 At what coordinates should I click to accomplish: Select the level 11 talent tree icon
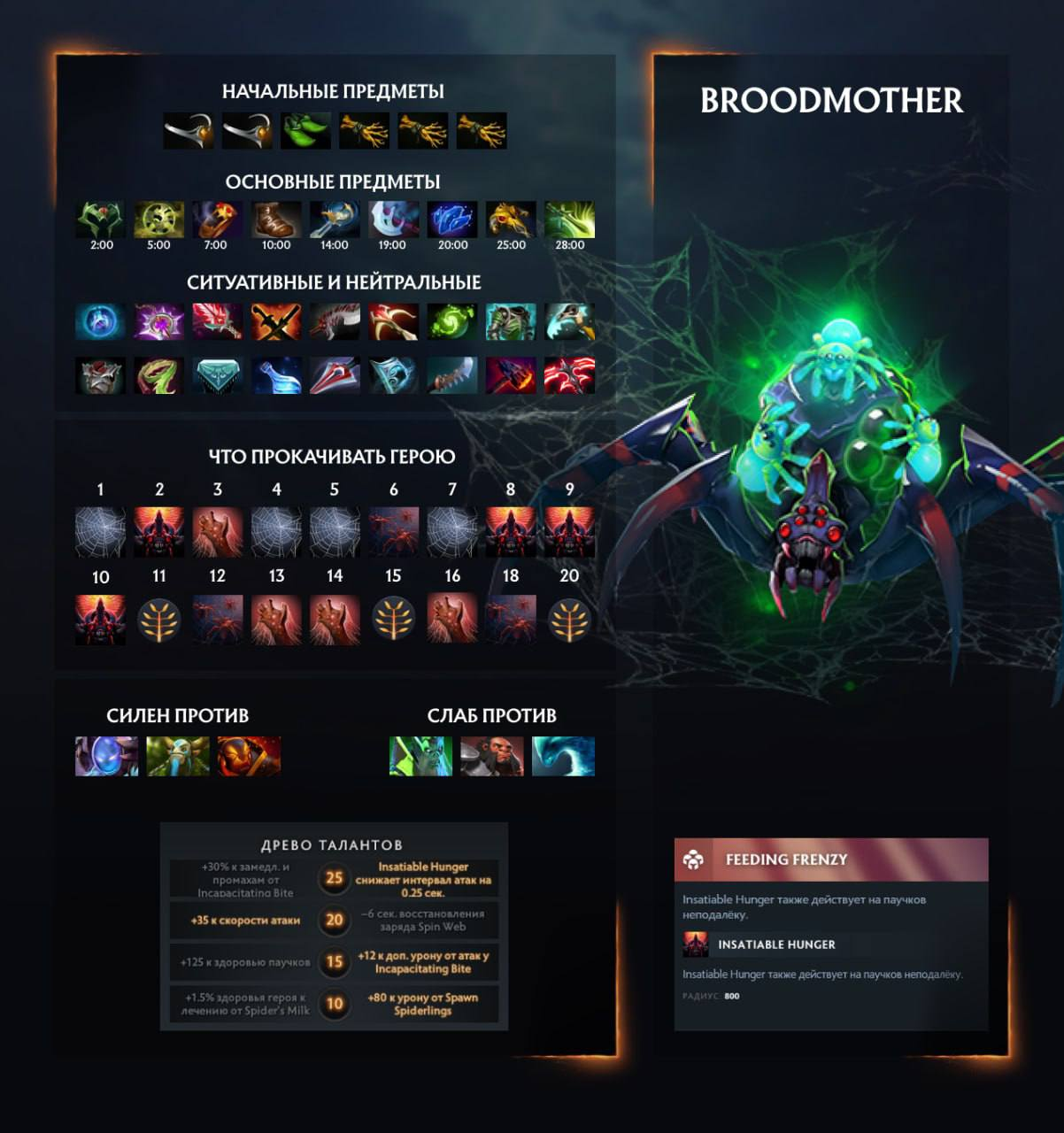tap(159, 620)
